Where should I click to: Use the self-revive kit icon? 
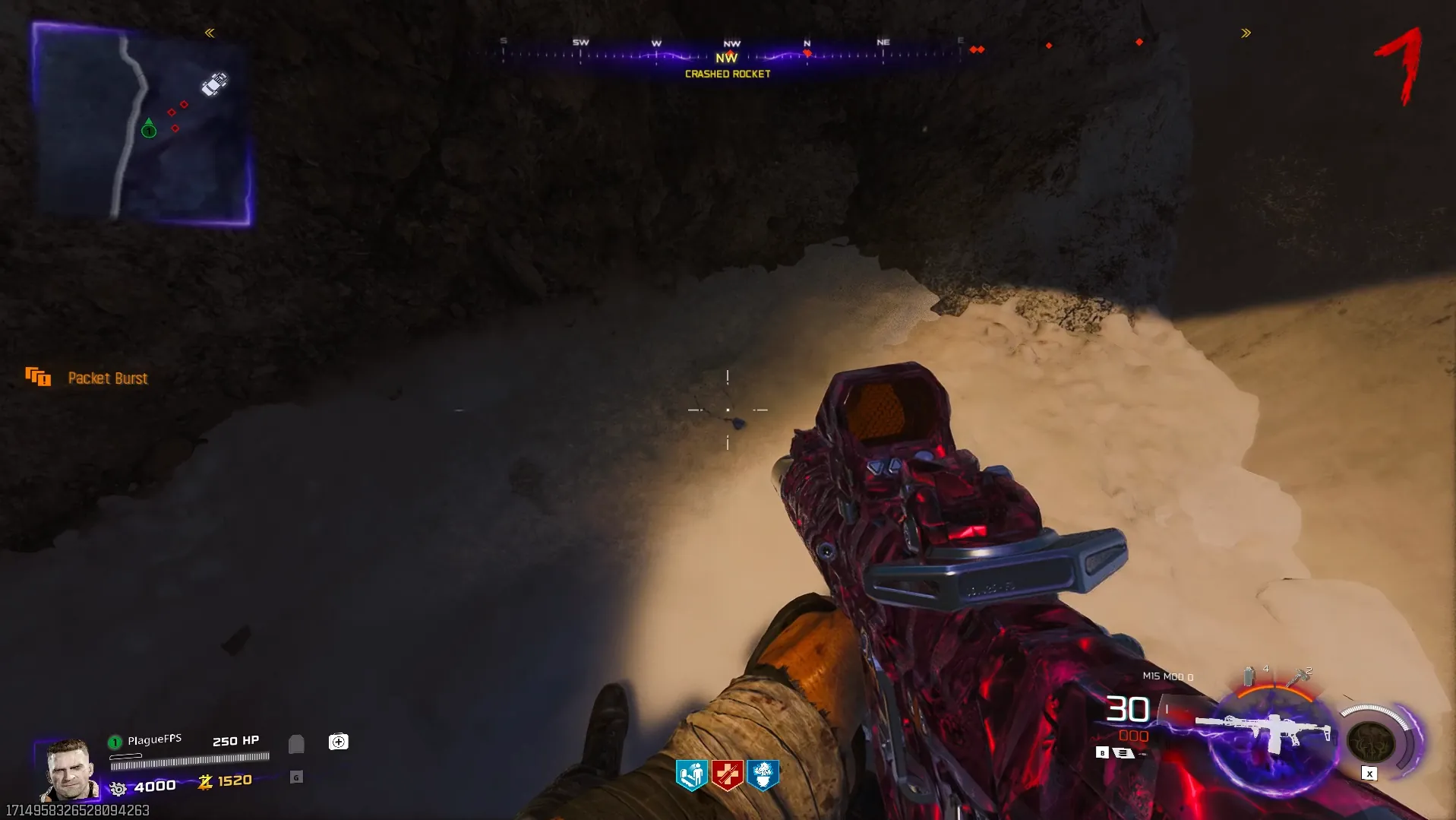click(338, 742)
